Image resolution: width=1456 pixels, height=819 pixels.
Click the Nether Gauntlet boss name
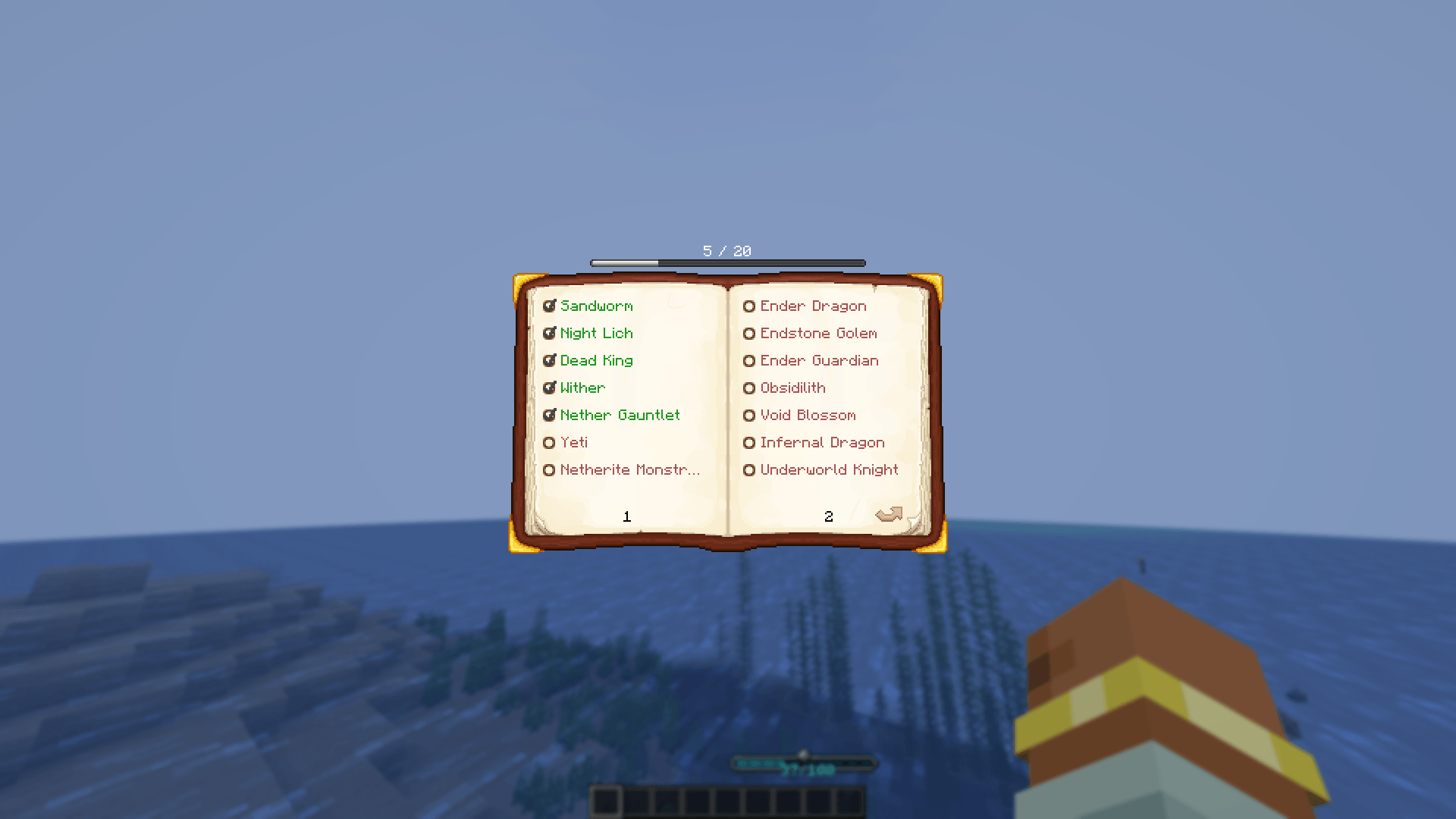(620, 415)
